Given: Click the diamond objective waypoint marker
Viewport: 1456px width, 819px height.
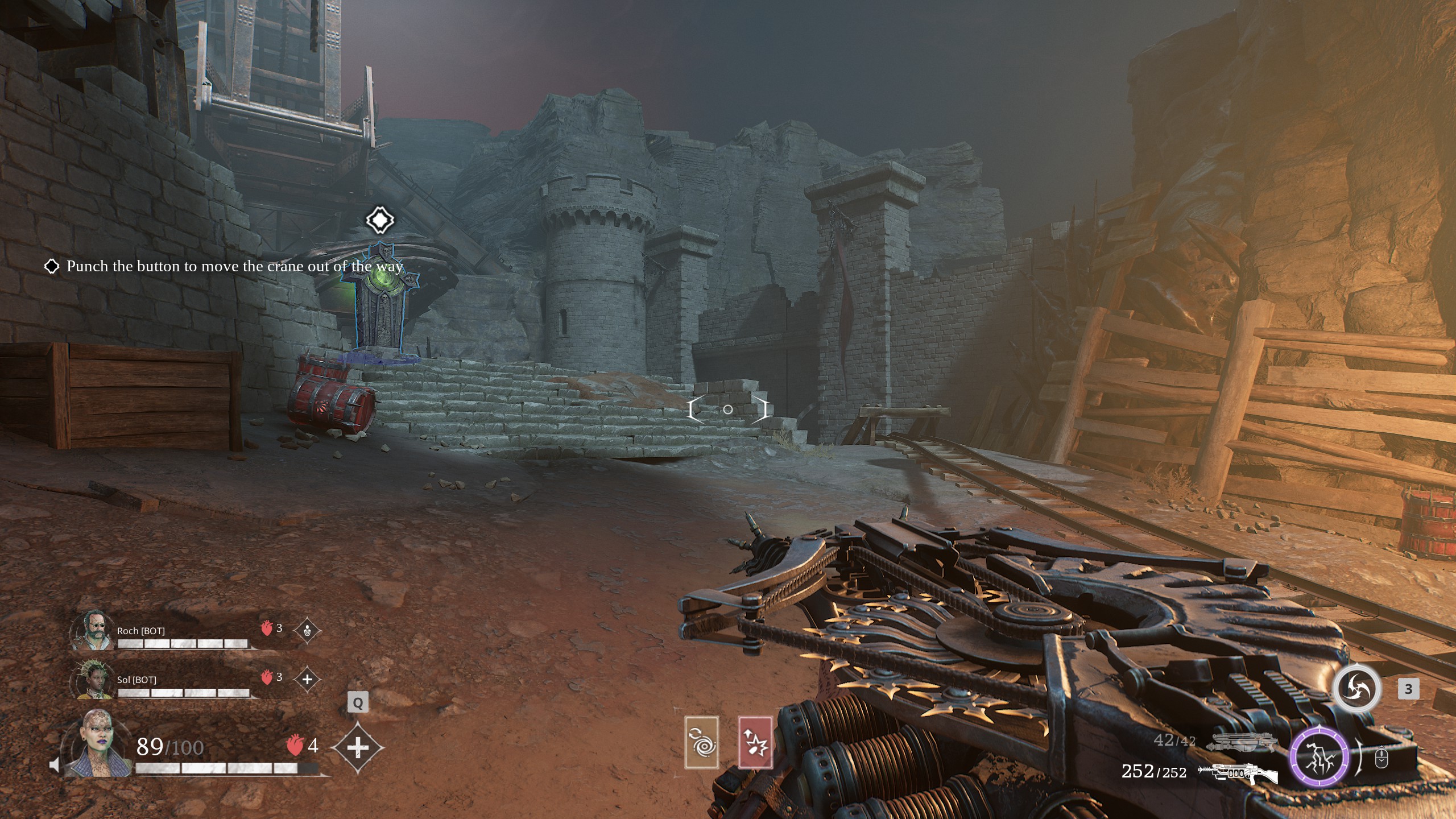Looking at the screenshot, I should pyautogui.click(x=380, y=220).
